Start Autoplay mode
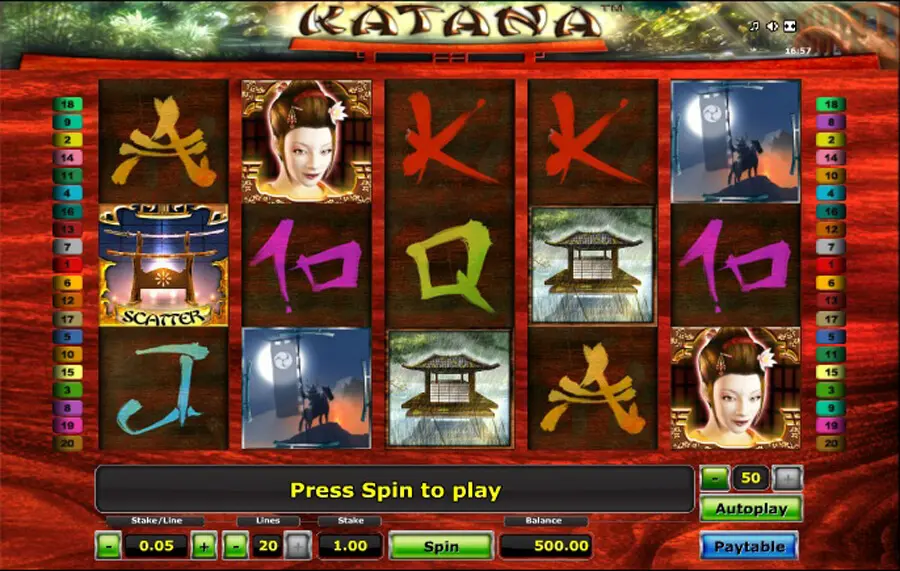Image resolution: width=900 pixels, height=571 pixels. [749, 508]
